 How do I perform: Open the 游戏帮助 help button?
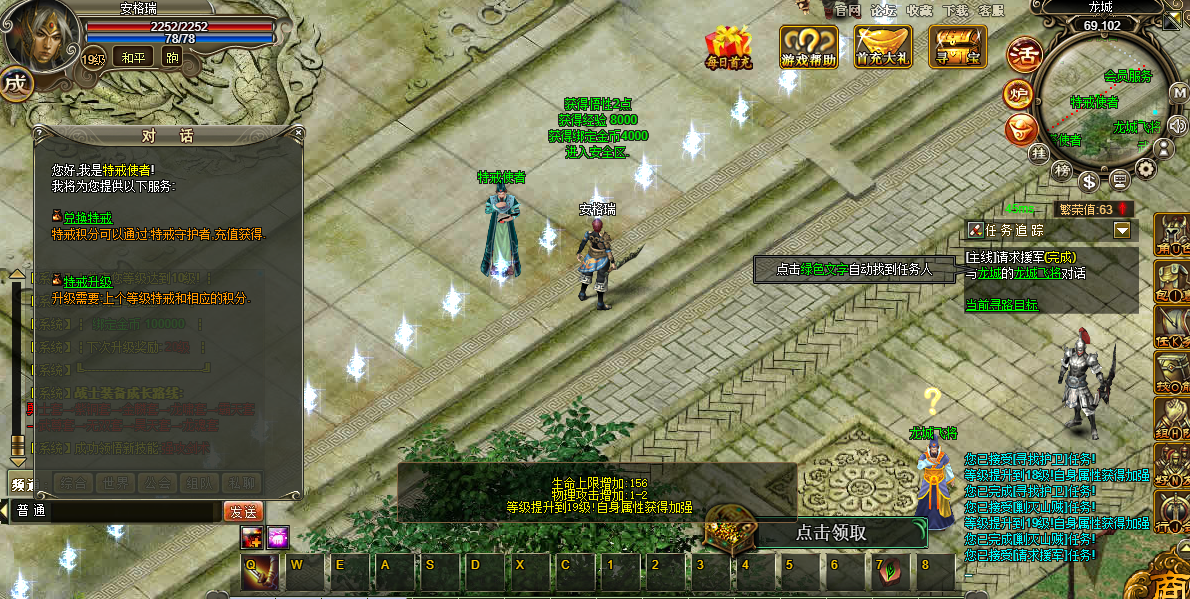point(809,47)
